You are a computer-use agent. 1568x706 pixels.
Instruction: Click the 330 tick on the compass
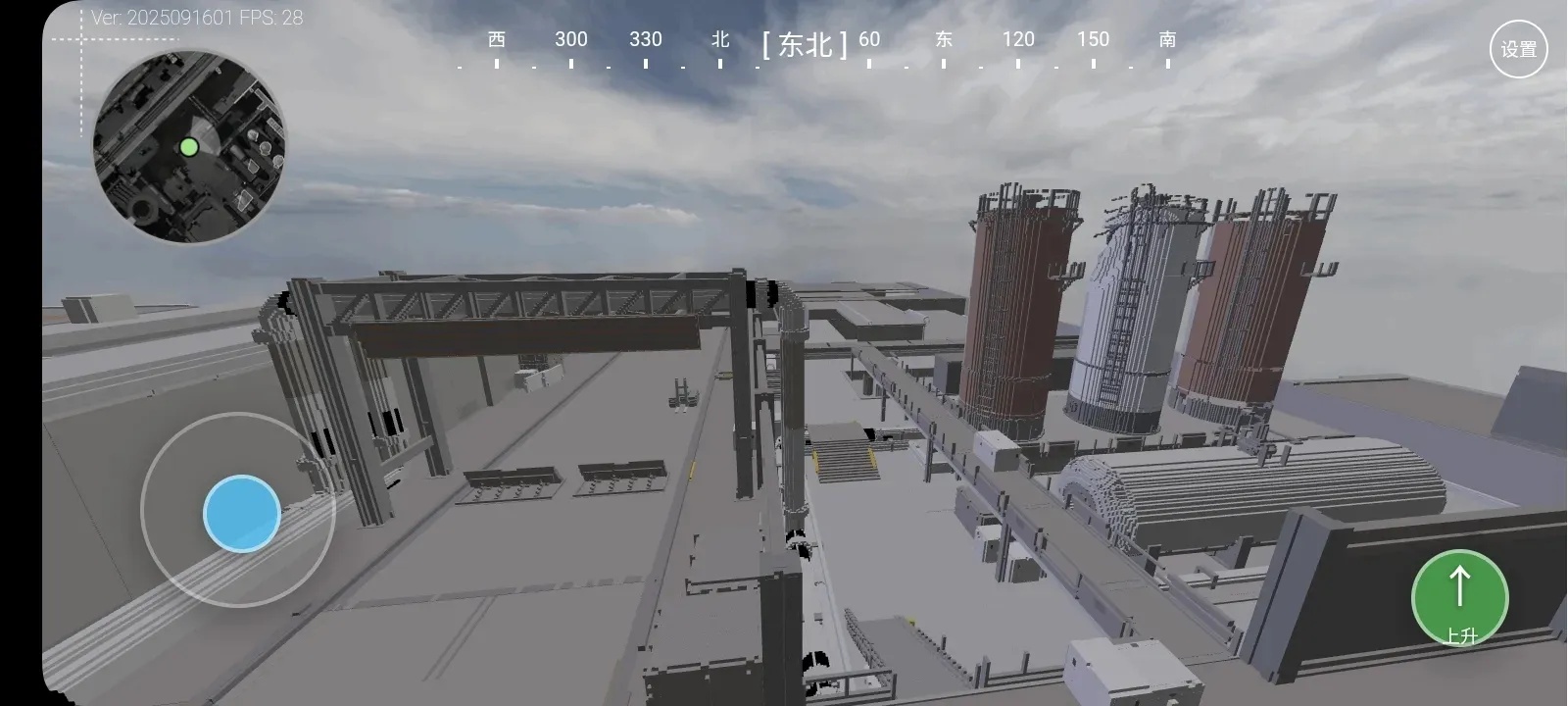click(x=645, y=39)
